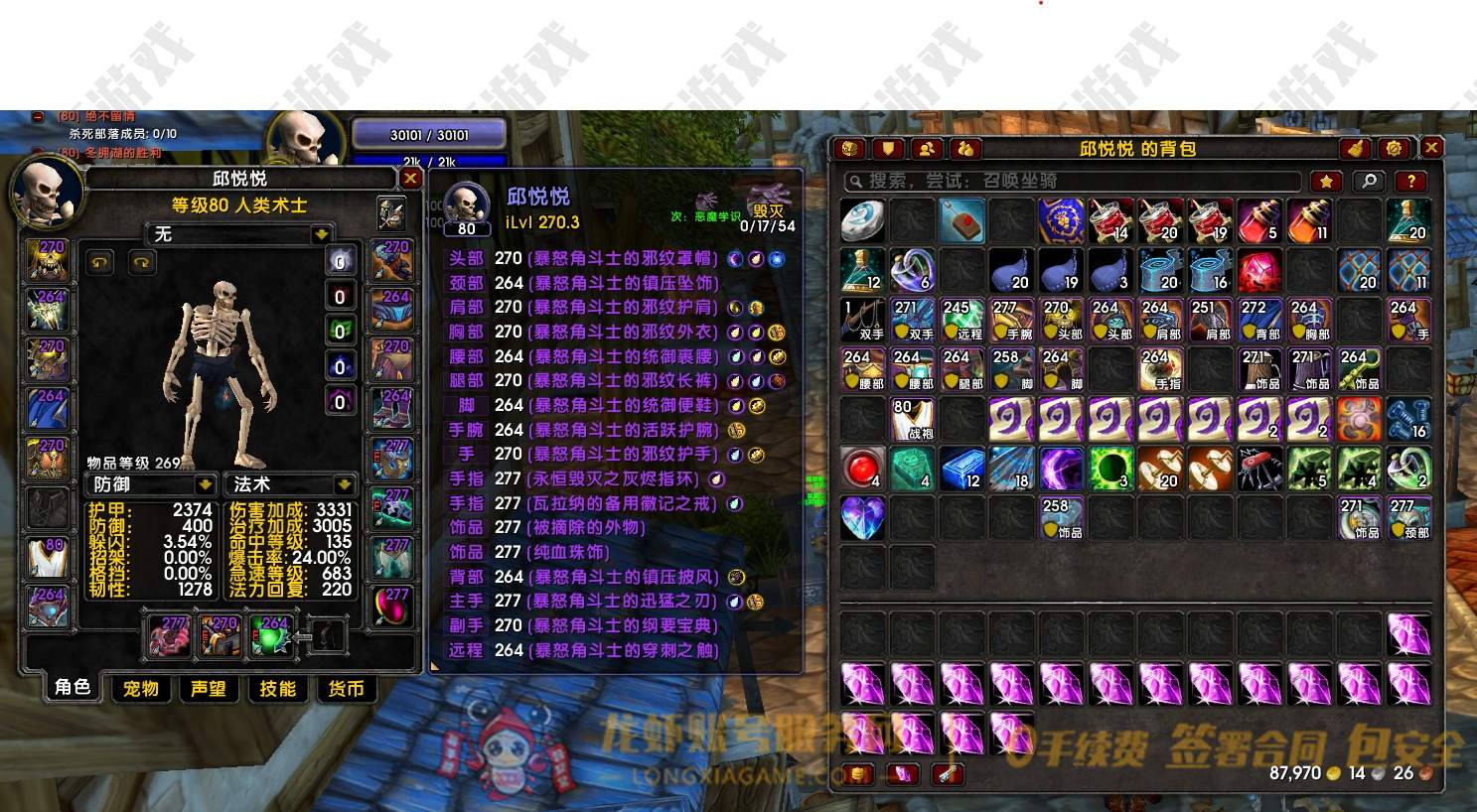Select the red orb item with count 4
The image size is (1477, 812).
862,469
